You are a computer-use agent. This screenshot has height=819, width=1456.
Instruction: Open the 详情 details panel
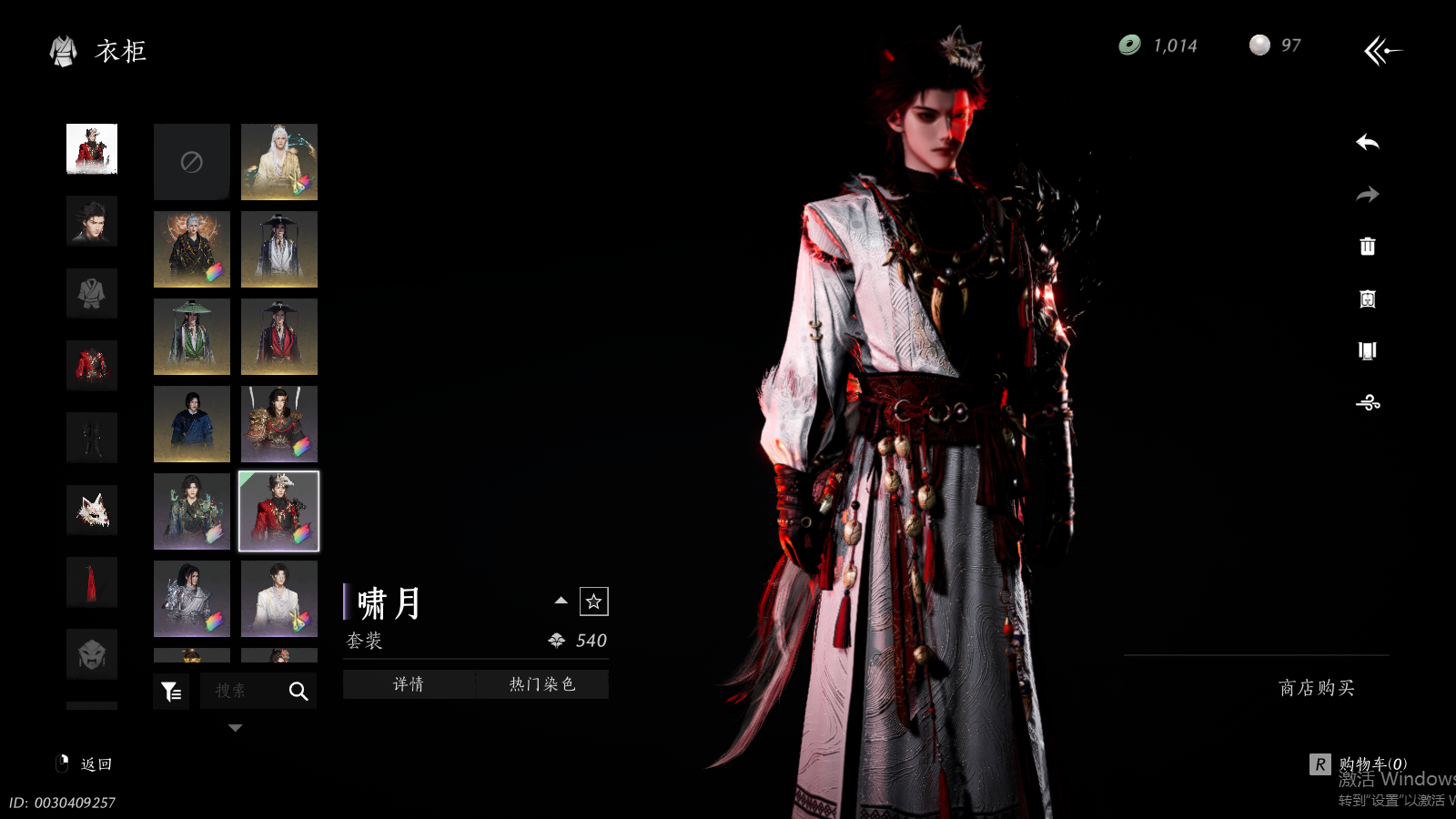tap(409, 684)
